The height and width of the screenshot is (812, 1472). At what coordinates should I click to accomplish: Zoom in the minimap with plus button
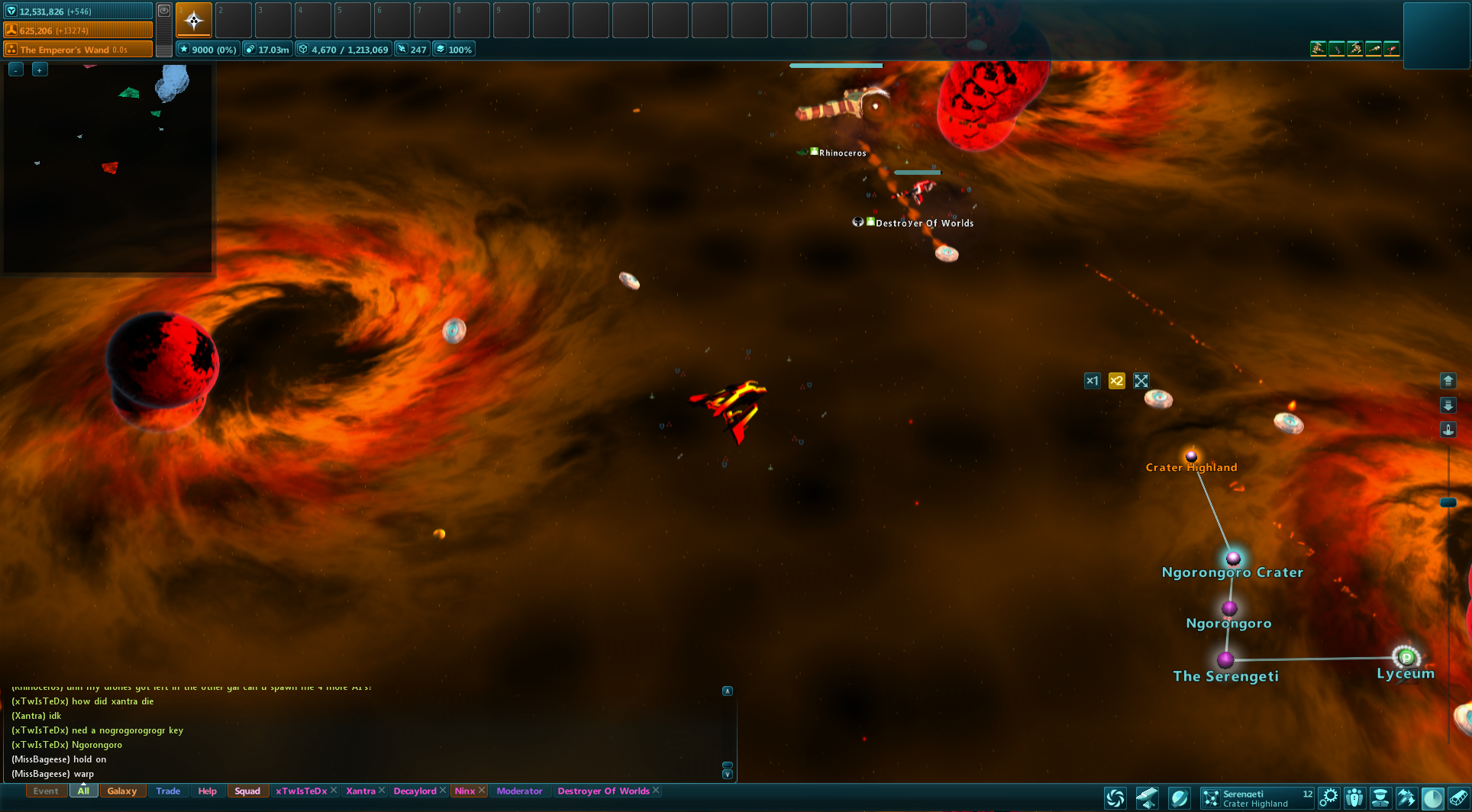tap(40, 69)
